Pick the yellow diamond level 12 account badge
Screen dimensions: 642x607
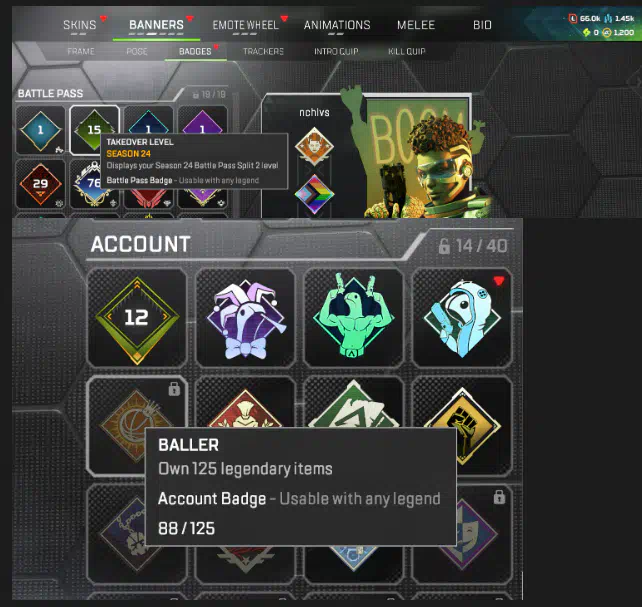point(137,317)
